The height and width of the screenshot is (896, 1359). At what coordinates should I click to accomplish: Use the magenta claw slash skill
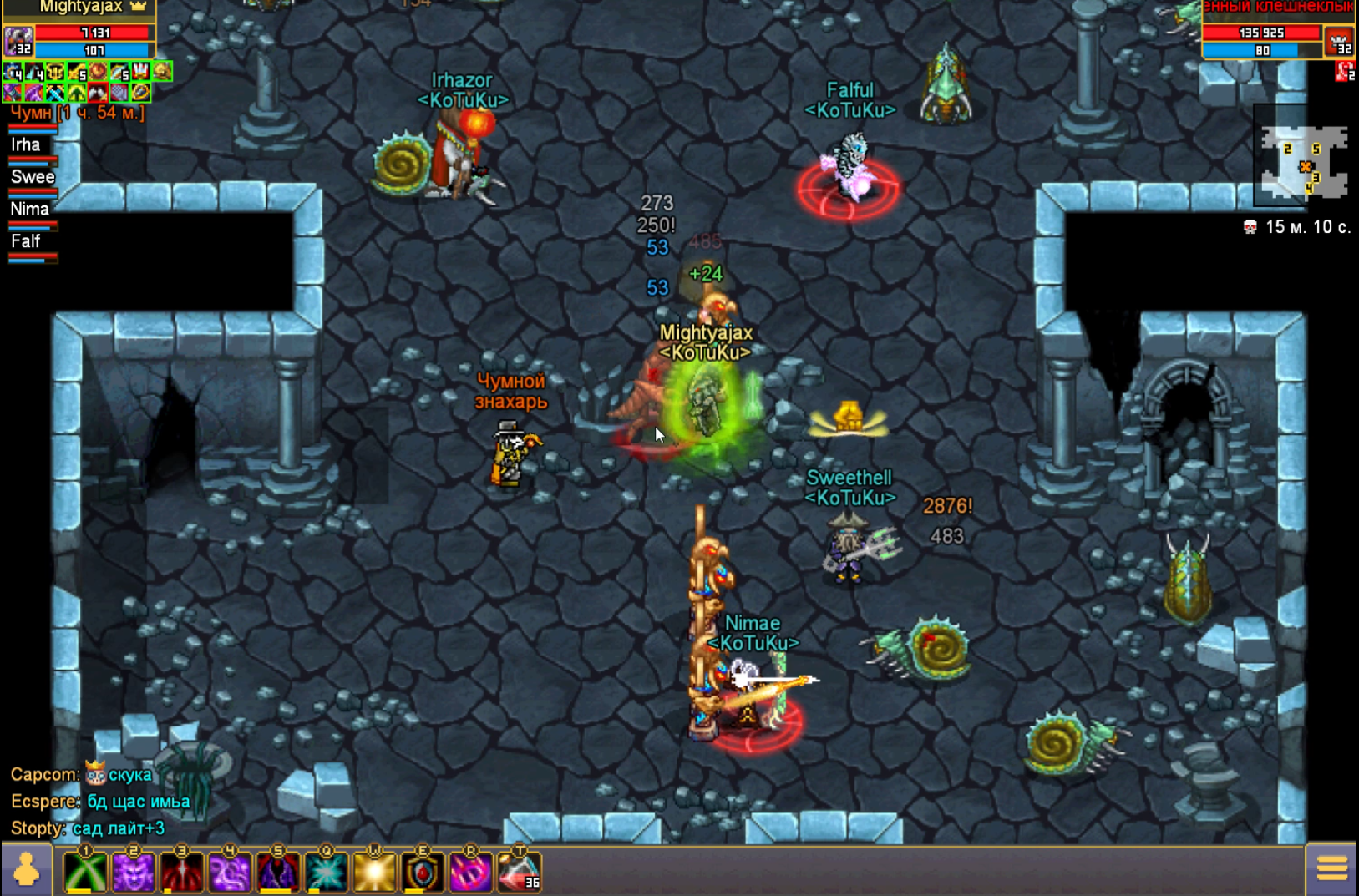pyautogui.click(x=471, y=873)
